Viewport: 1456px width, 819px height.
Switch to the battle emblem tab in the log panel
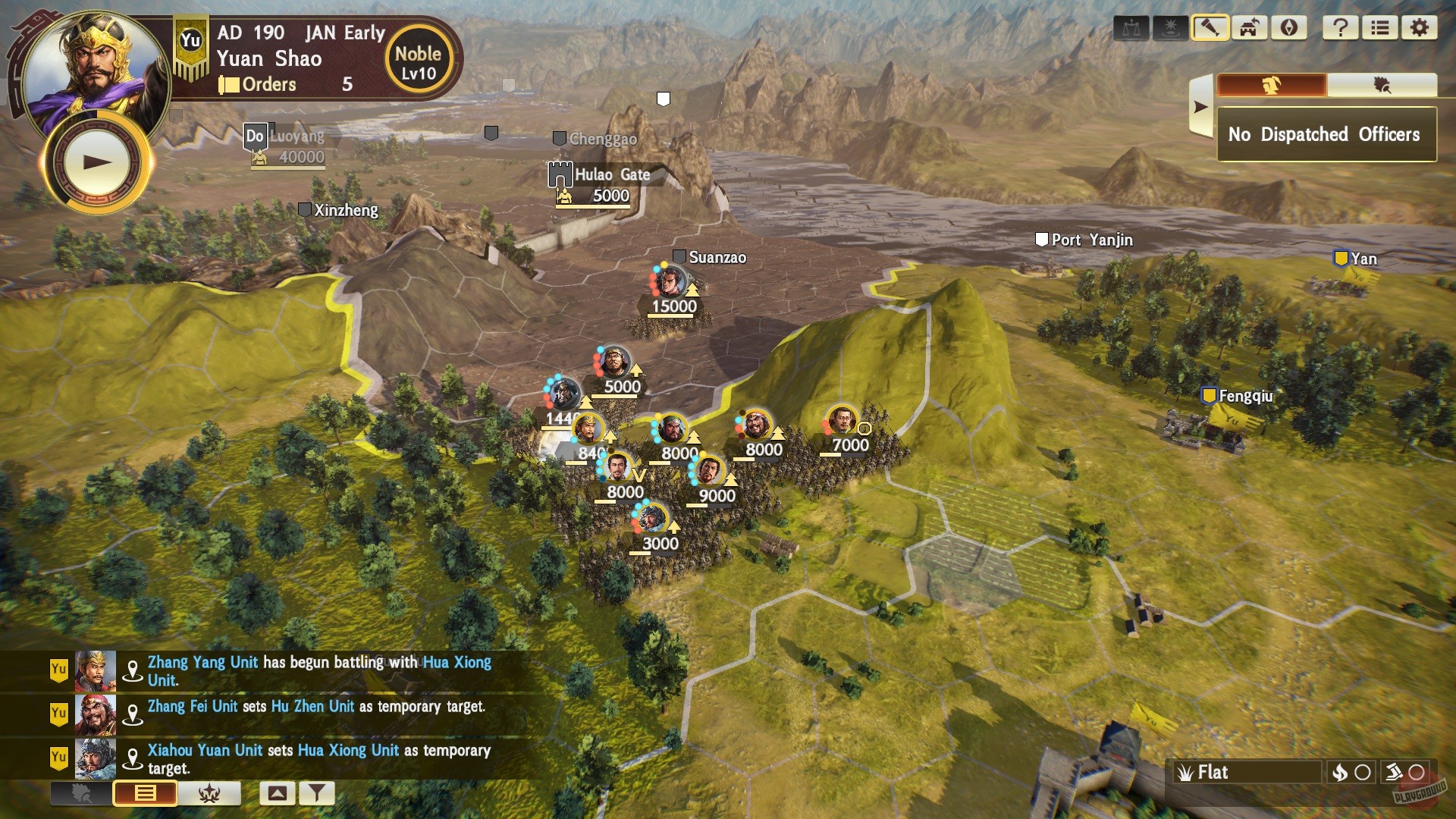click(x=210, y=793)
